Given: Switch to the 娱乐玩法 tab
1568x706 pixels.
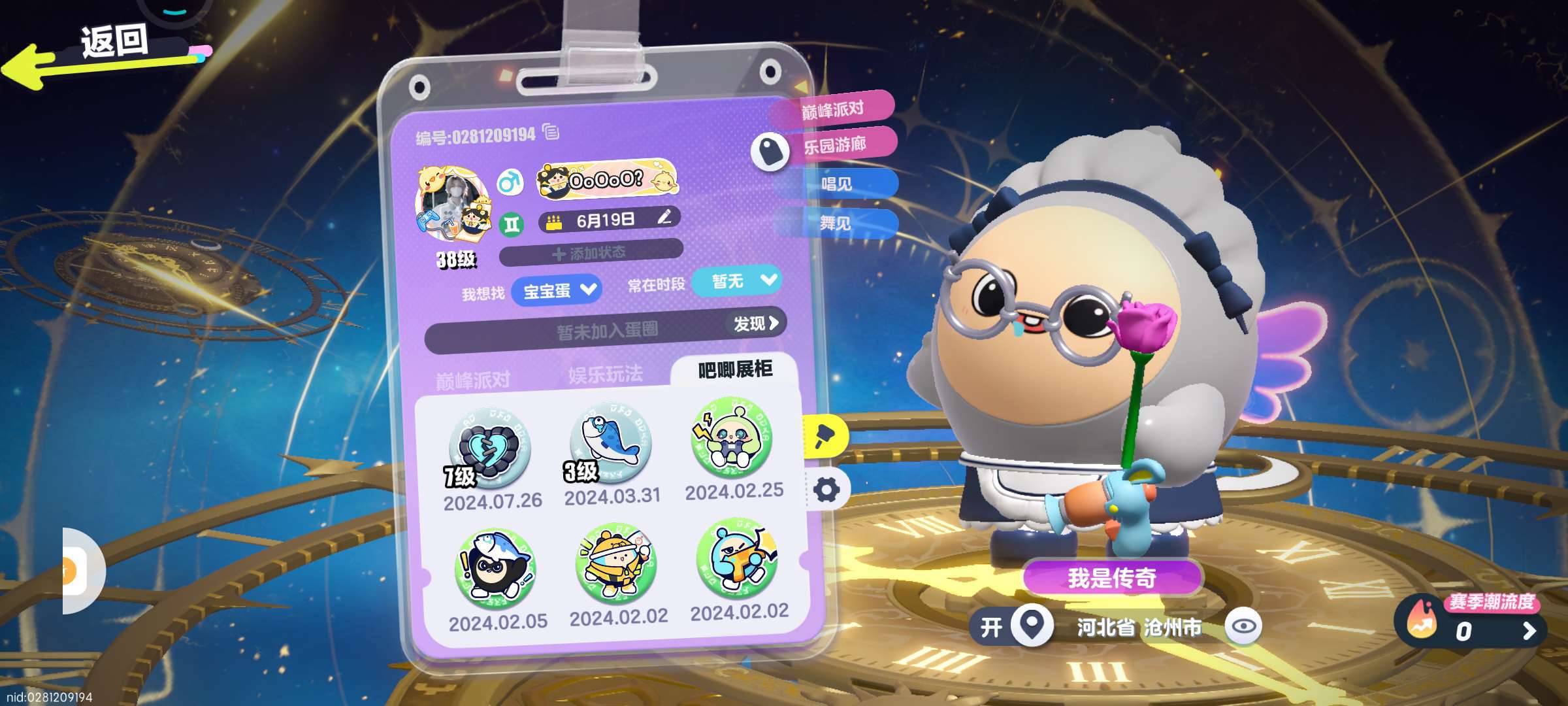Looking at the screenshot, I should [605, 375].
